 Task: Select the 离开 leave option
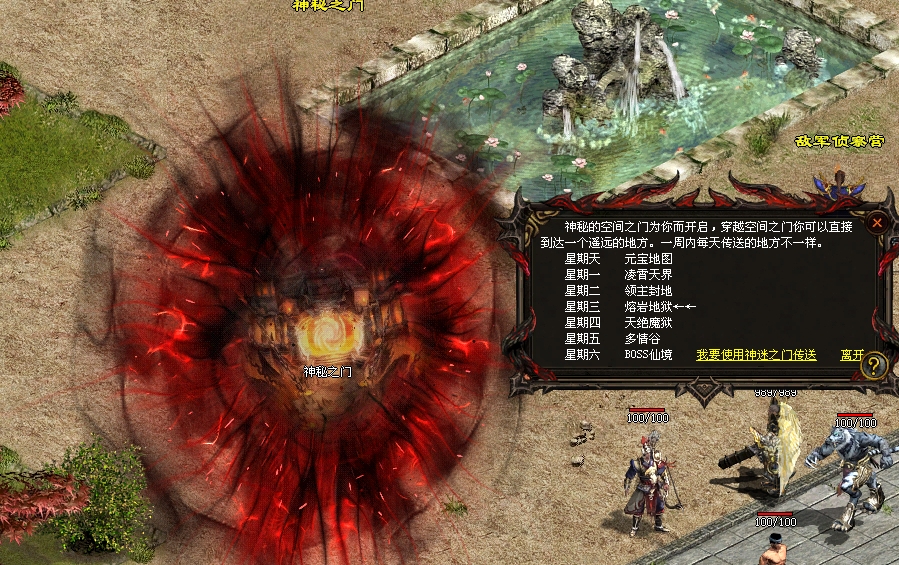pos(851,355)
